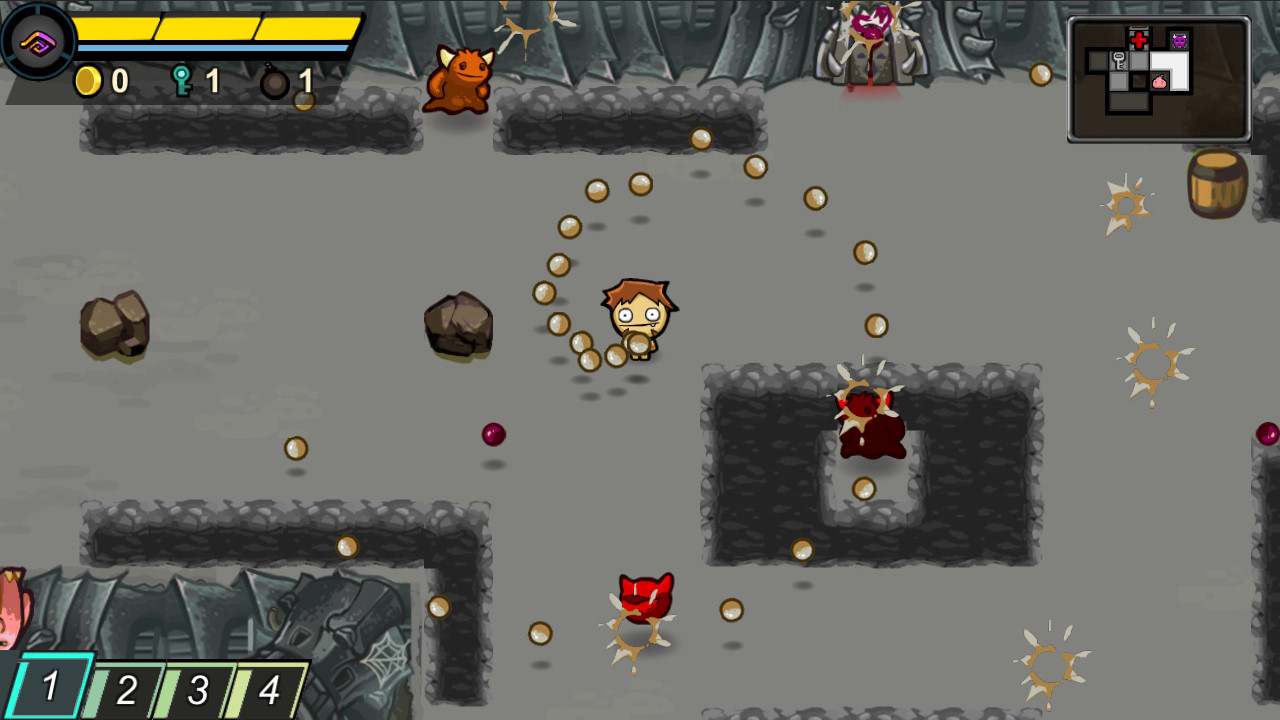Open the minimap panel

coord(1160,78)
